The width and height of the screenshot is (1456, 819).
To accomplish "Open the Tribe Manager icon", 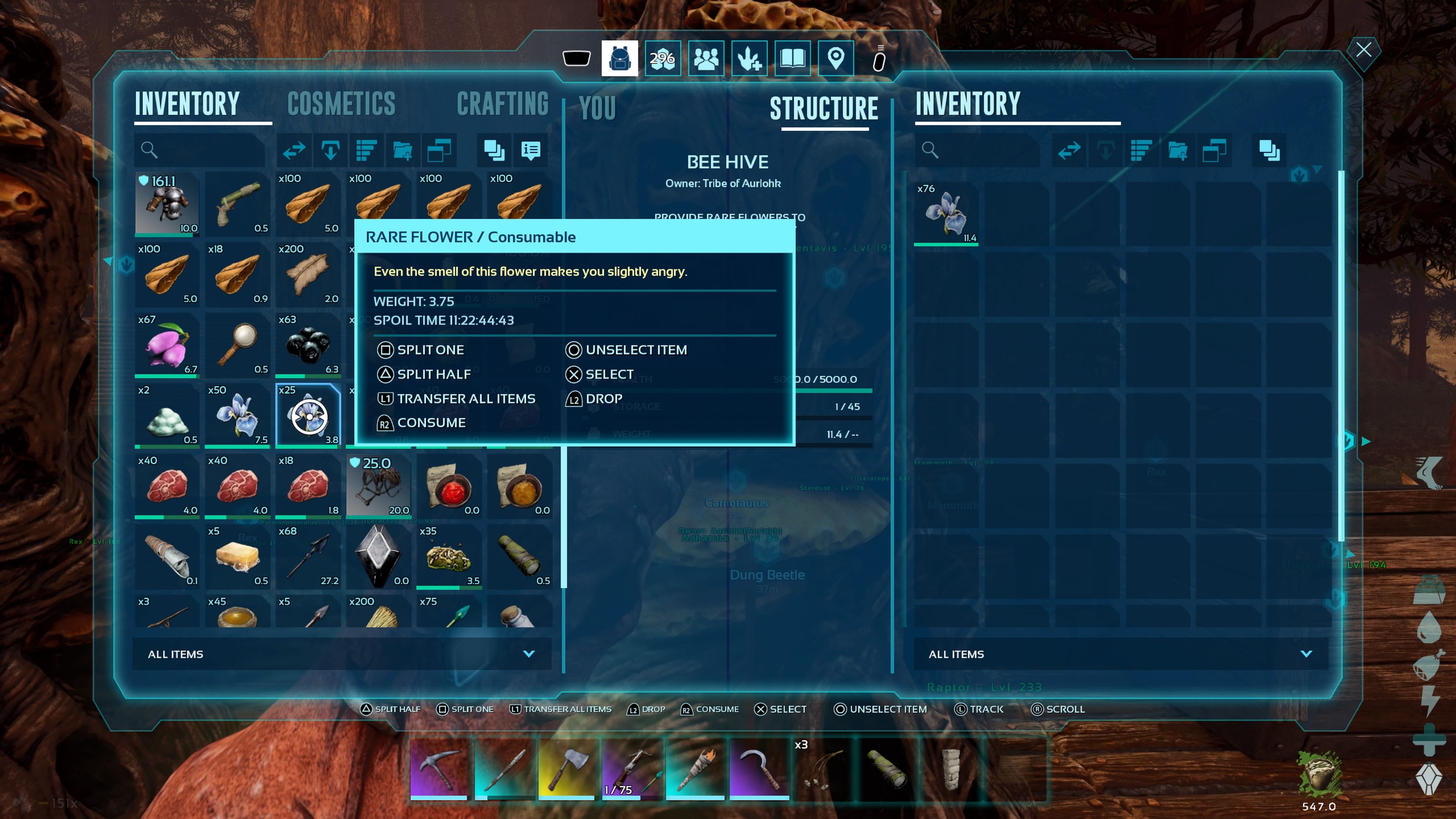I will click(x=706, y=58).
